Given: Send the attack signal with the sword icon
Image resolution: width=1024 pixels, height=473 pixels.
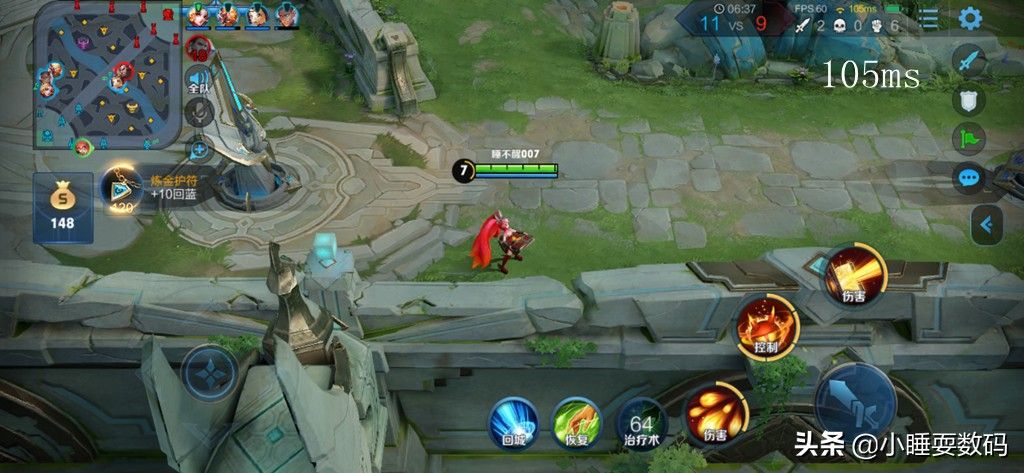Looking at the screenshot, I should (969, 62).
